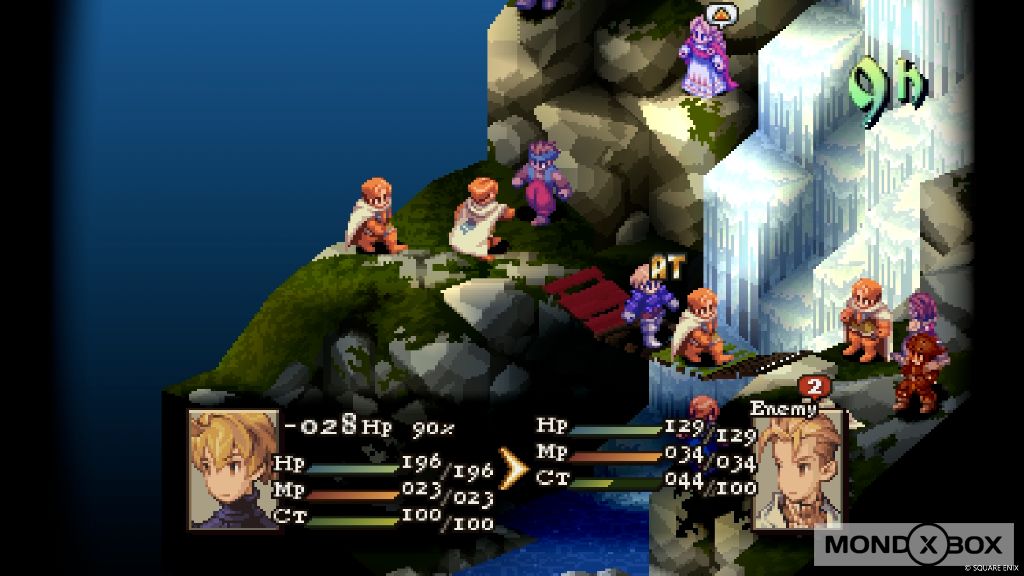The image size is (1024, 576).
Task: Click the speech bubble icon above the mage
Action: coord(720,14)
